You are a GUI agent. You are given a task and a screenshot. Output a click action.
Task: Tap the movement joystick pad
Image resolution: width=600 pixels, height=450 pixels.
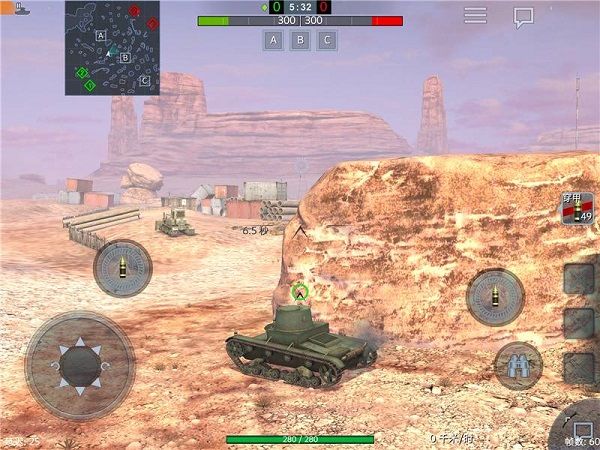(79, 365)
